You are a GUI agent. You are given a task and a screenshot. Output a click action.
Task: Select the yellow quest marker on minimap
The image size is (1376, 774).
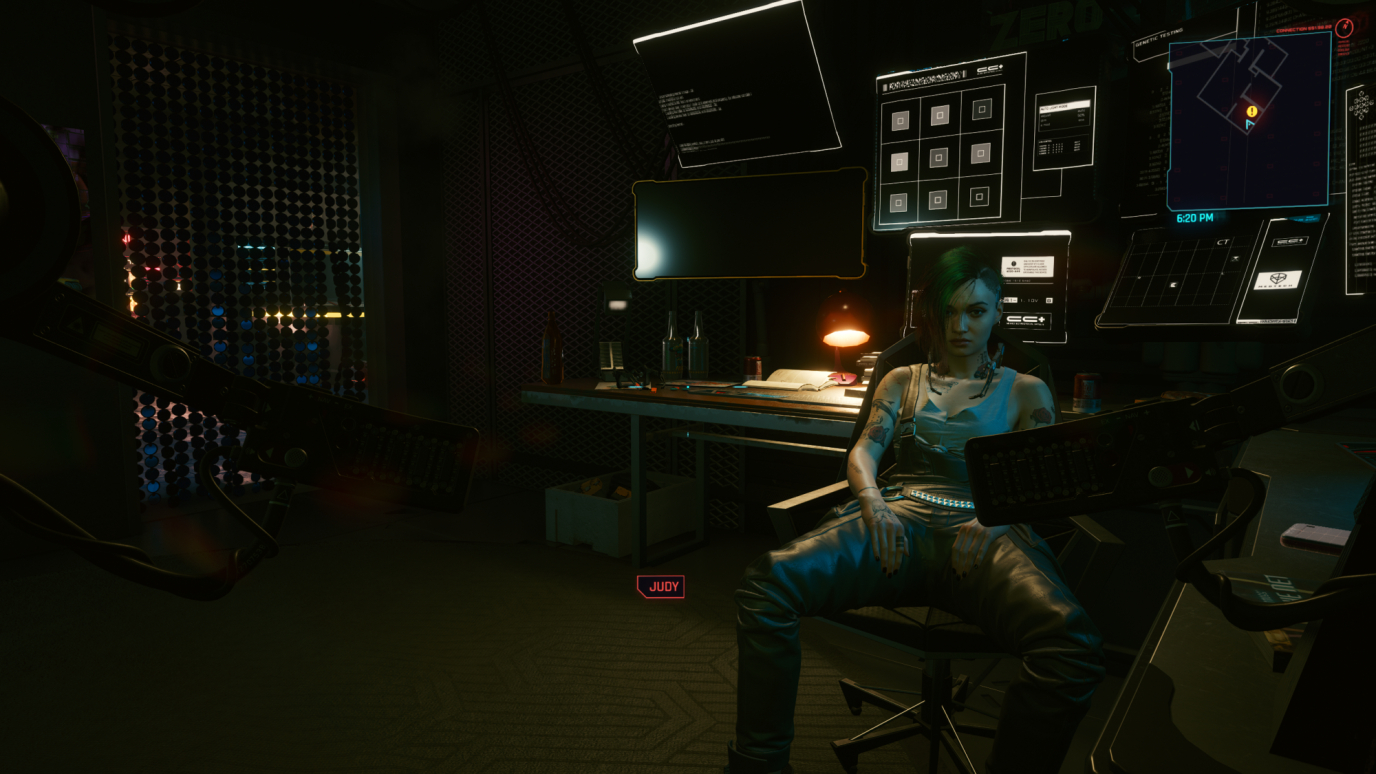click(x=1251, y=111)
